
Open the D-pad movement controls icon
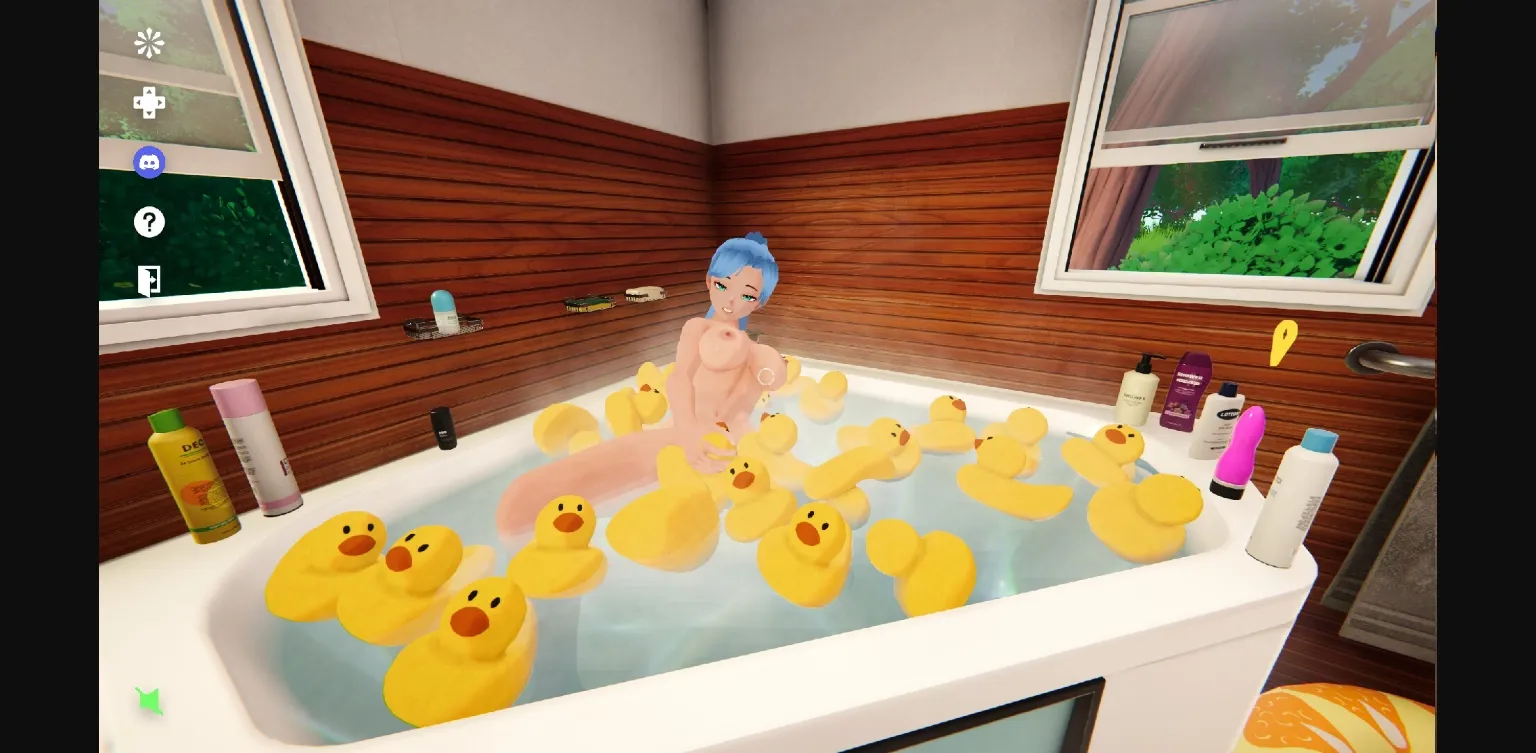click(x=149, y=102)
